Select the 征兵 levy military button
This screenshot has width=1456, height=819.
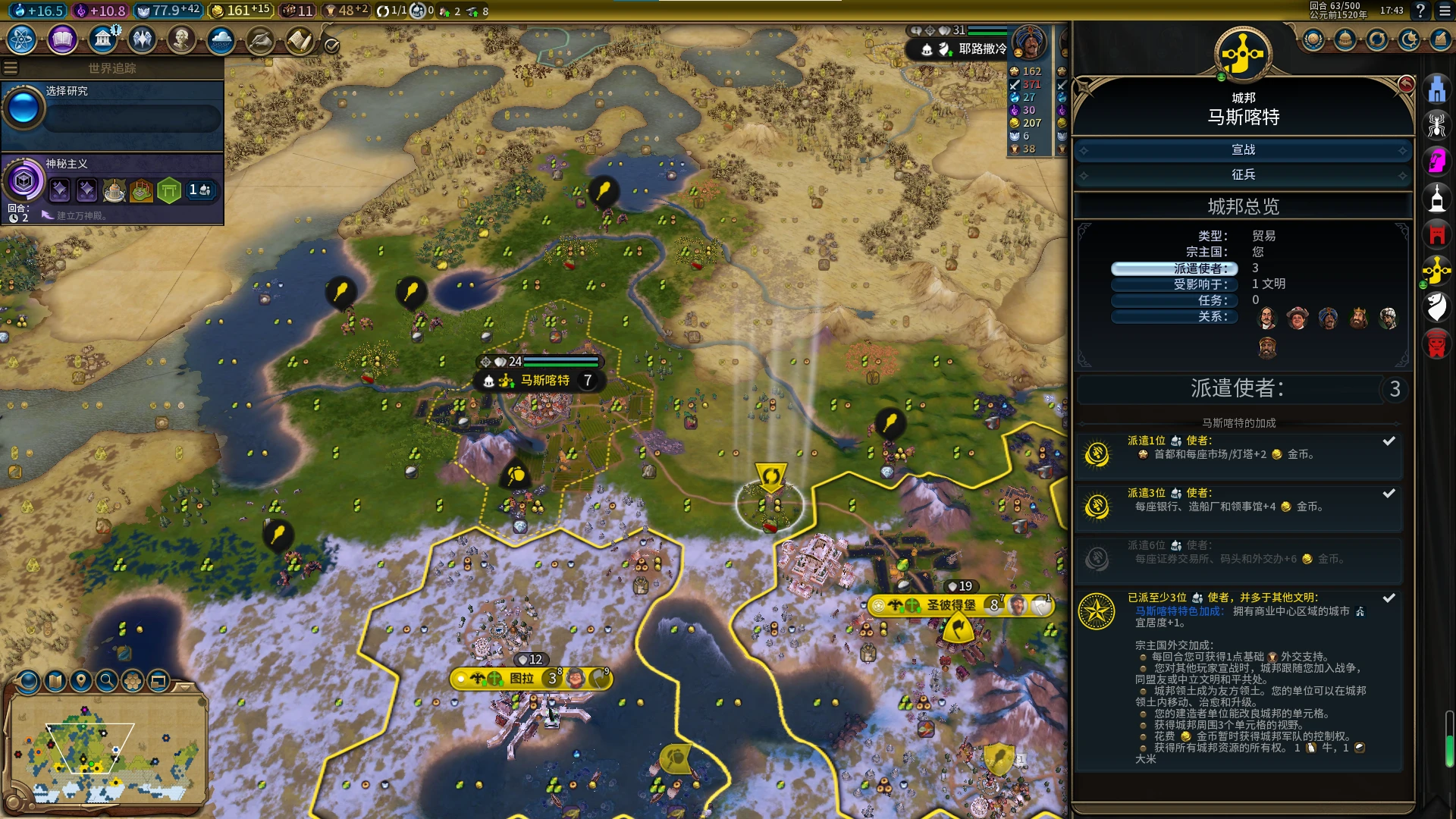point(1243,175)
